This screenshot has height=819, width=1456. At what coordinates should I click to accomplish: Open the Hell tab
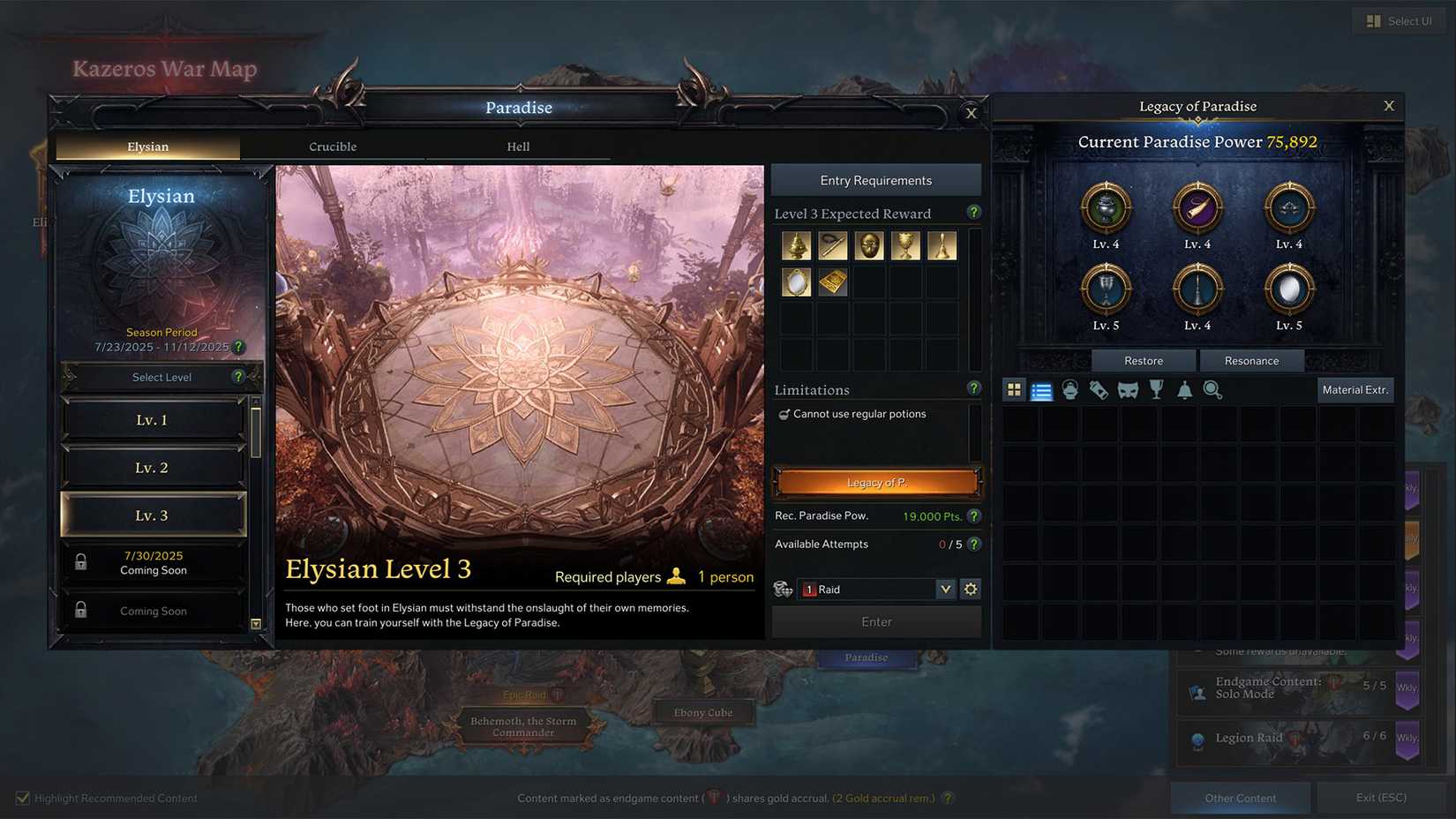pyautogui.click(x=518, y=147)
